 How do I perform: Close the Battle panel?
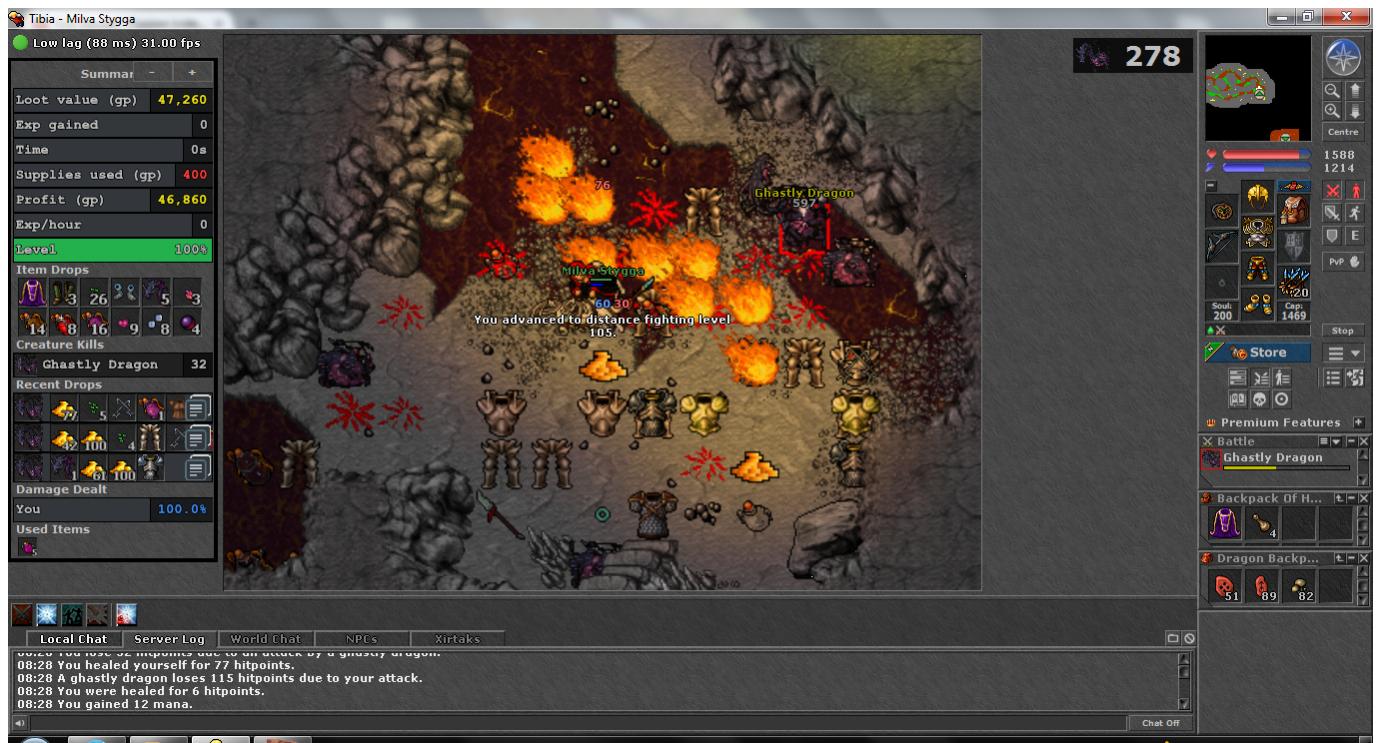(x=1365, y=441)
